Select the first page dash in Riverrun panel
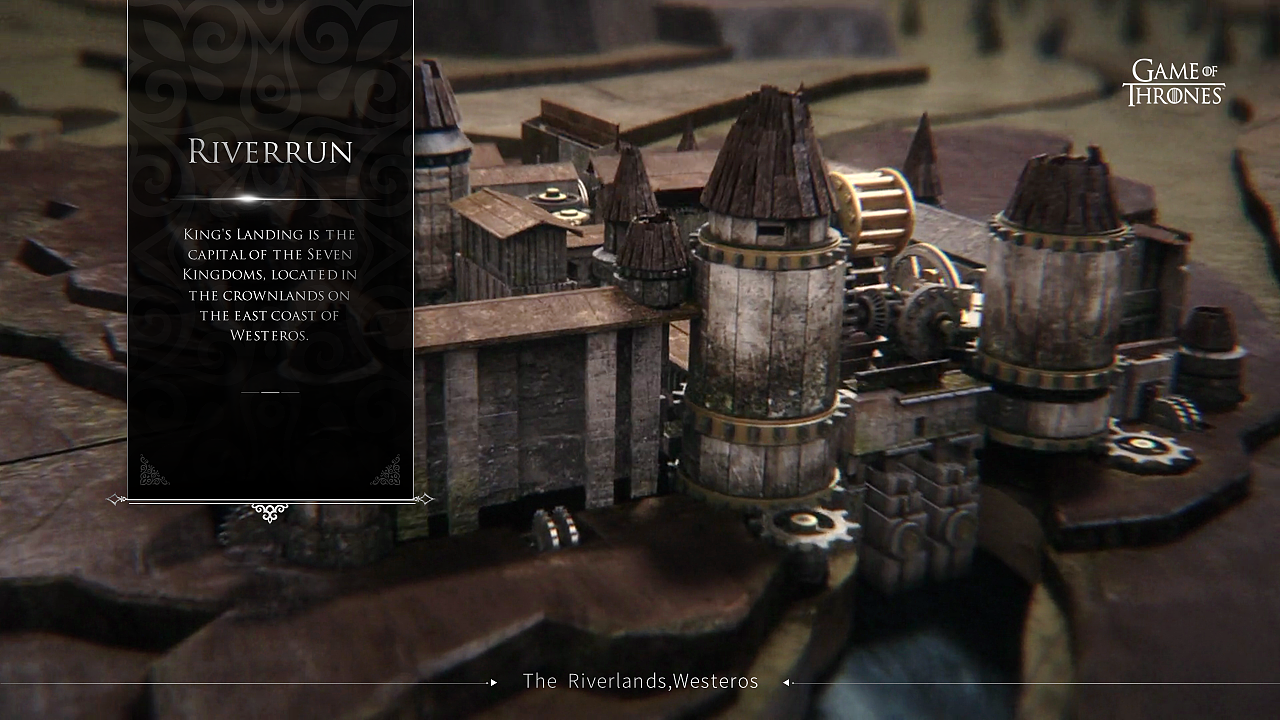The image size is (1280, 720). [250, 392]
